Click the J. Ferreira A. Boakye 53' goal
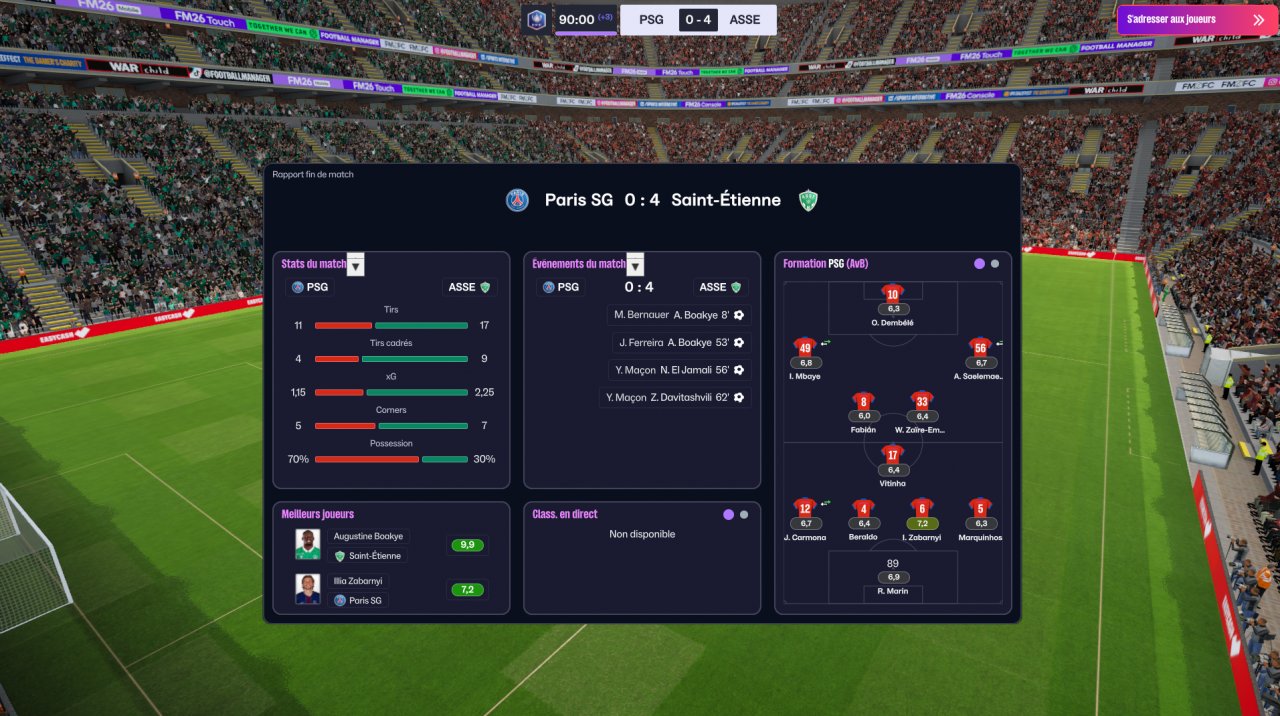Image resolution: width=1280 pixels, height=716 pixels. (682, 343)
